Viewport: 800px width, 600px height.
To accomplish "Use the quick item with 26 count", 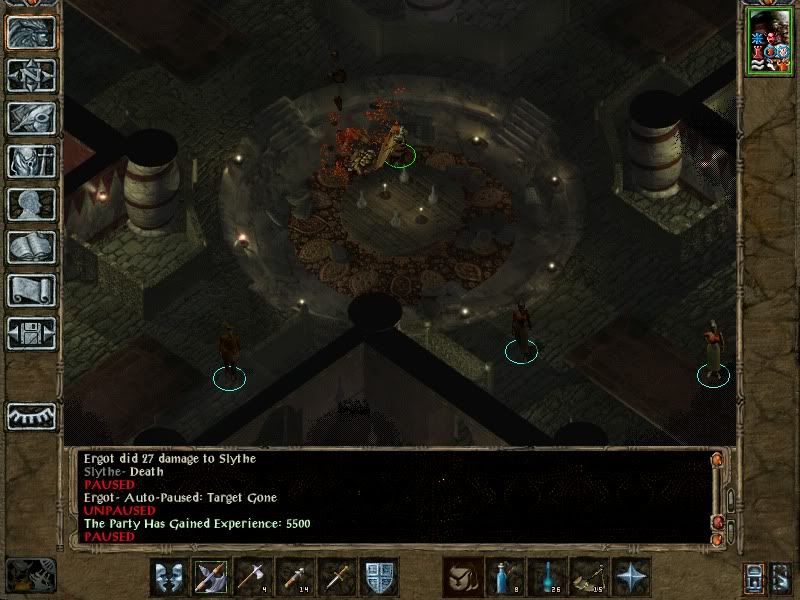I will pyautogui.click(x=547, y=577).
